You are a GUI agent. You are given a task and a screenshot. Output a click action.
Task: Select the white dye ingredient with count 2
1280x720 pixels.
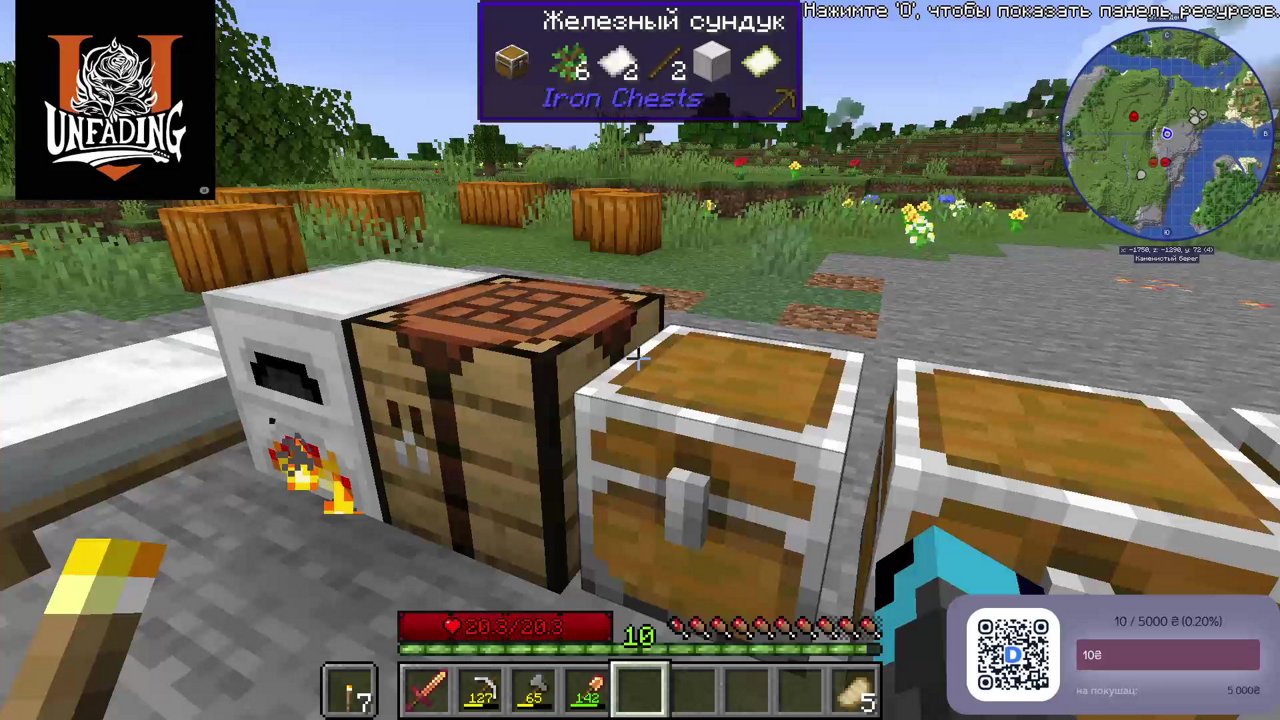tap(616, 62)
